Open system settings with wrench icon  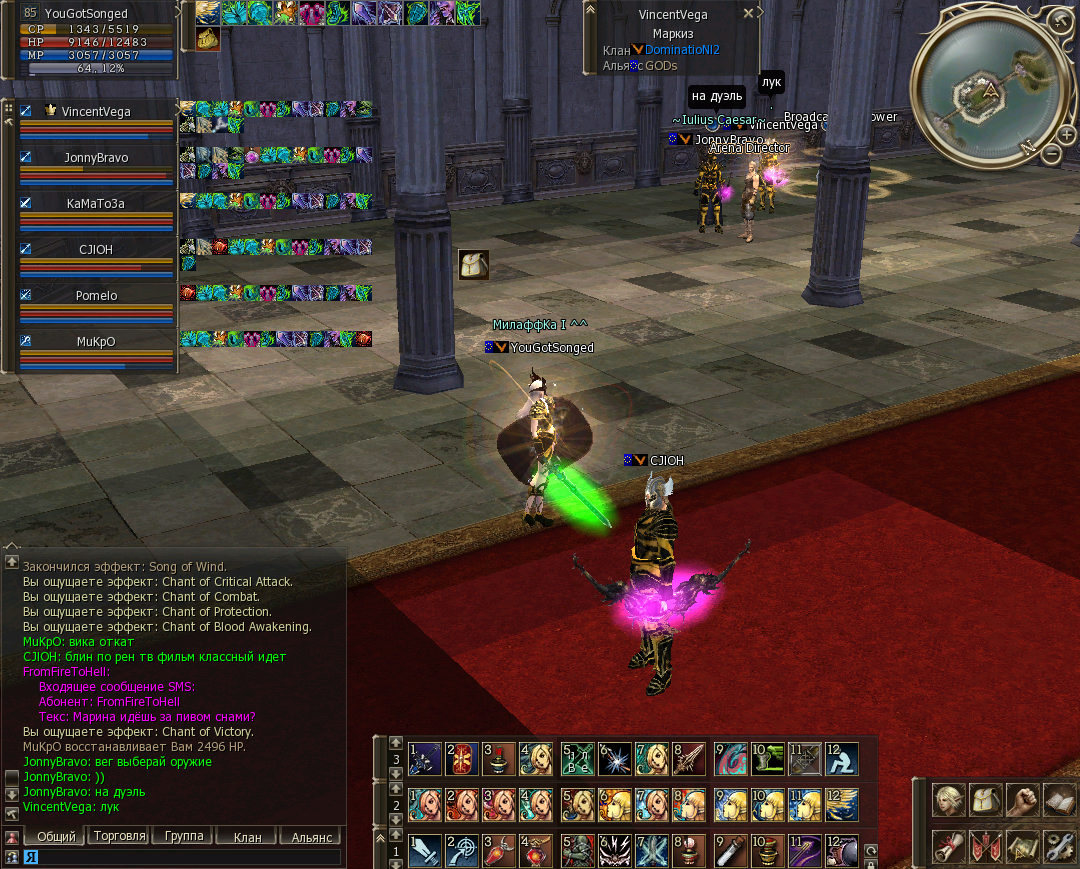[1058, 847]
